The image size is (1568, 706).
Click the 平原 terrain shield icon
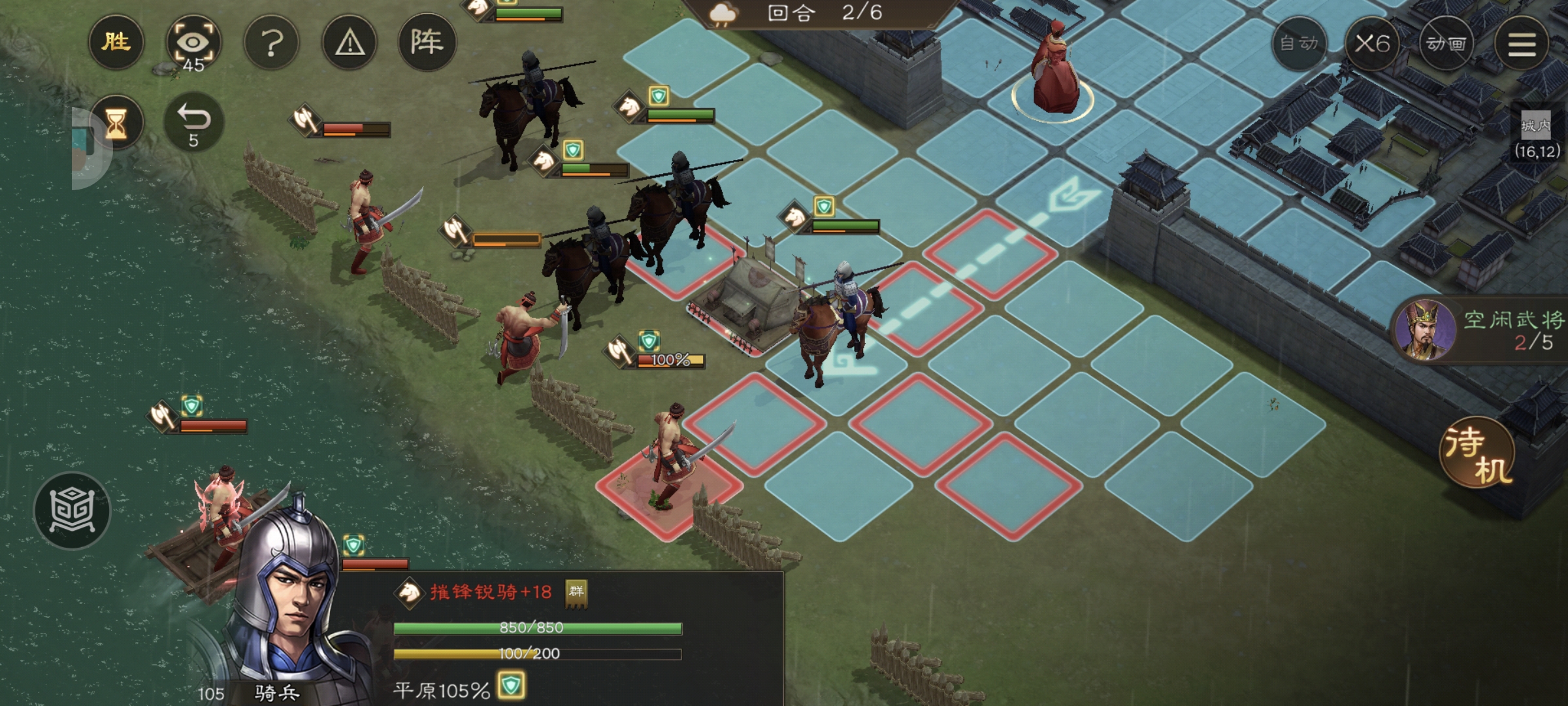pyautogui.click(x=511, y=686)
